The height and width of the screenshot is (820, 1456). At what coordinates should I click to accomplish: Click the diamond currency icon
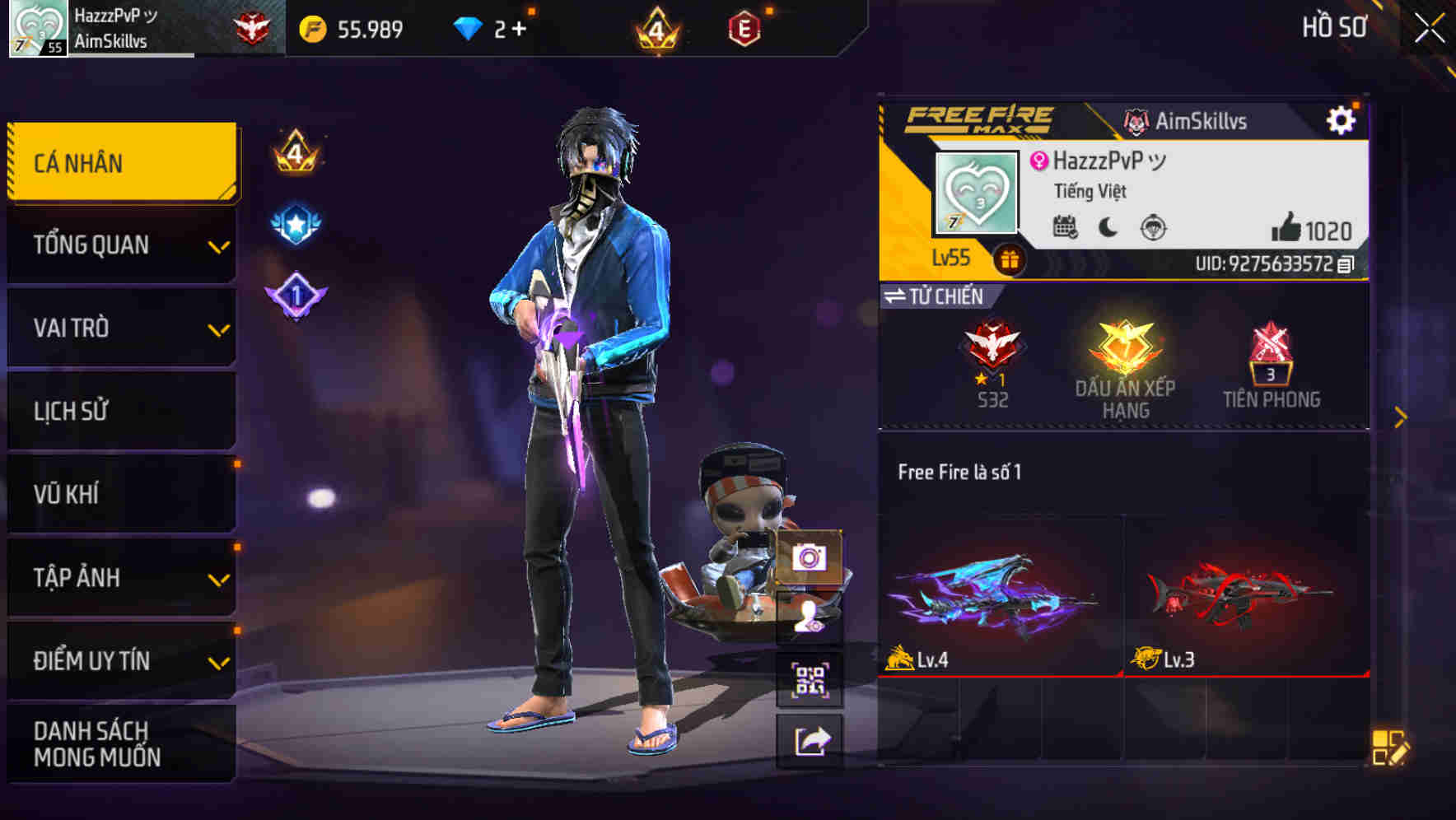pos(469,27)
